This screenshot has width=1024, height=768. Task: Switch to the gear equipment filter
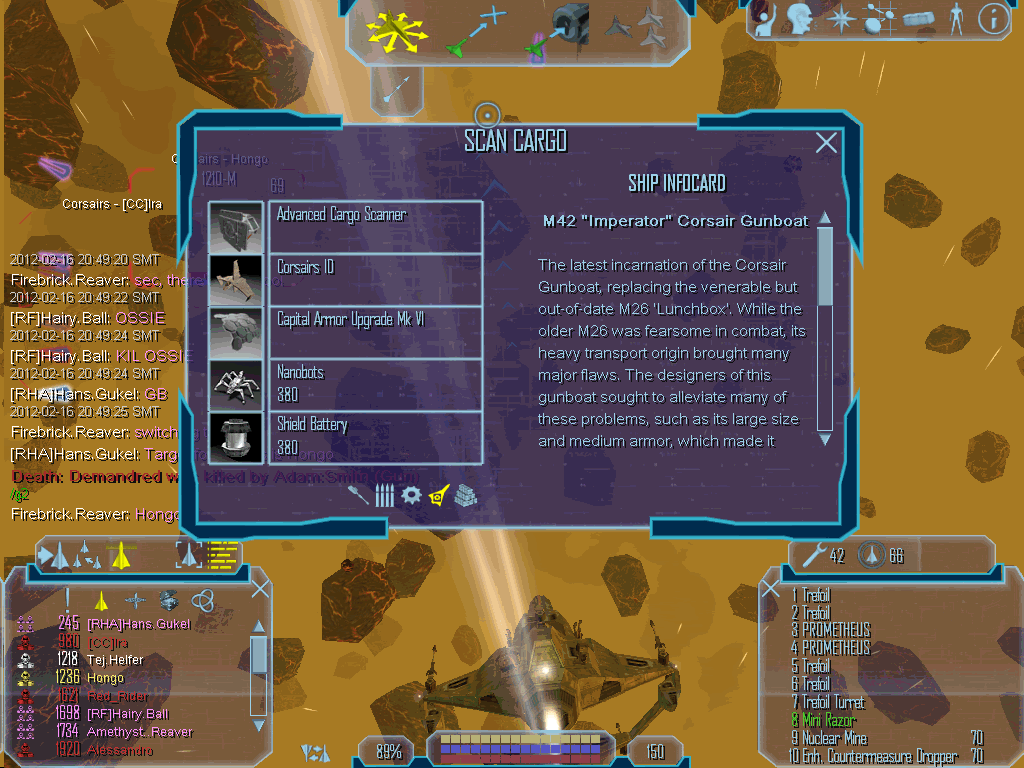coord(411,495)
